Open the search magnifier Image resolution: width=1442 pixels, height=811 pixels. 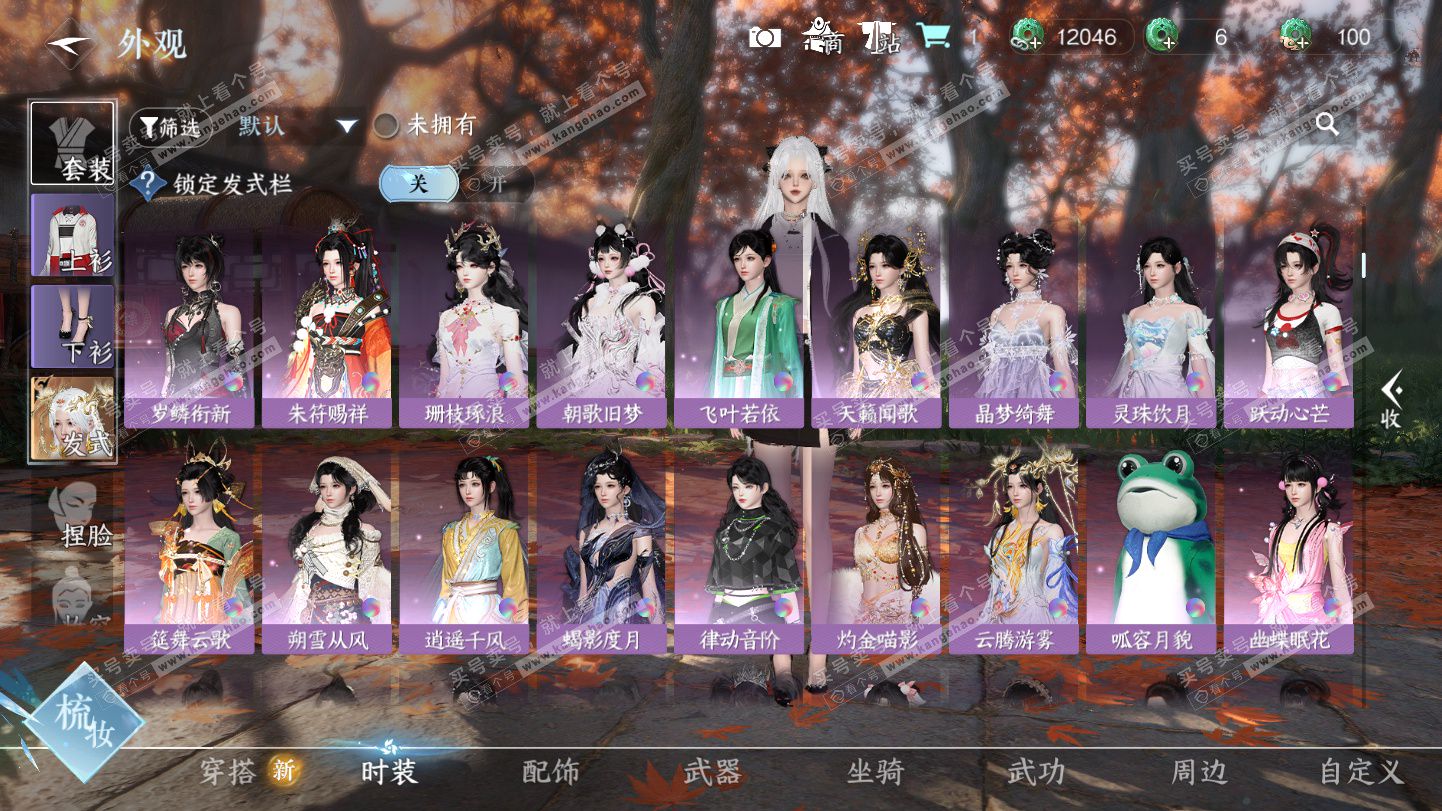(x=1327, y=124)
